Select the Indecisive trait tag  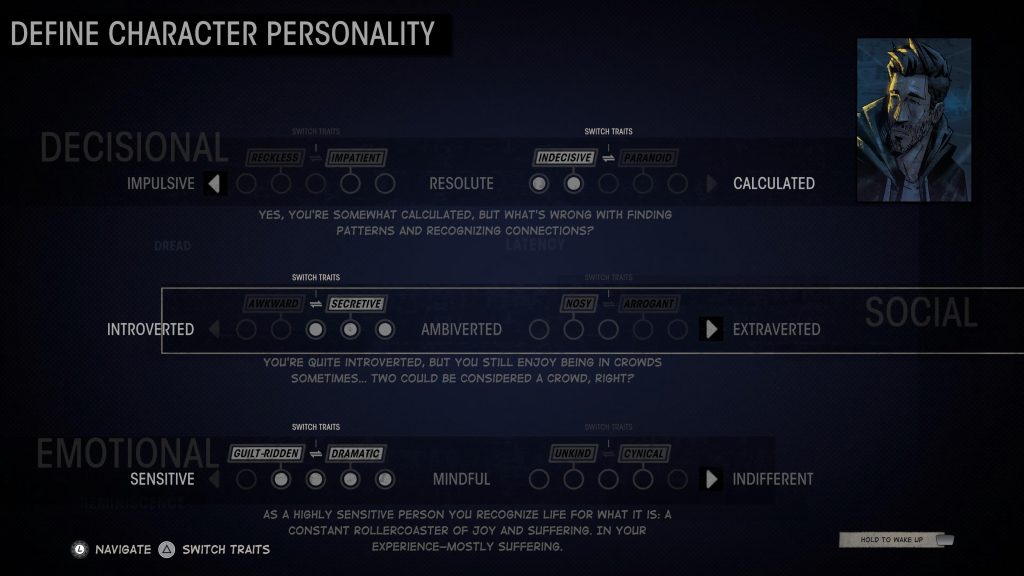(x=565, y=158)
